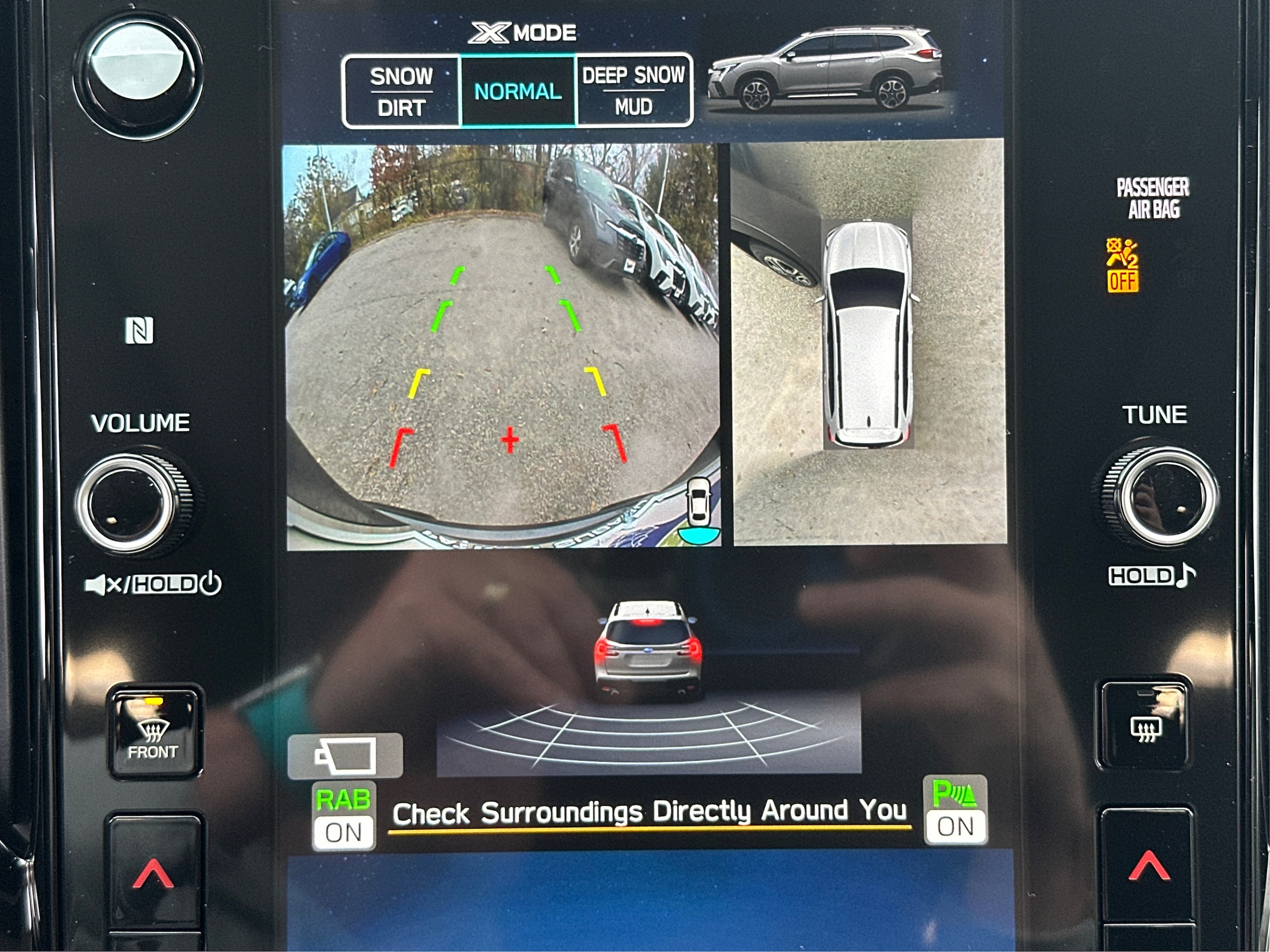This screenshot has width=1270, height=952.
Task: Activate the FRONT windshield defroster button
Action: (x=153, y=731)
